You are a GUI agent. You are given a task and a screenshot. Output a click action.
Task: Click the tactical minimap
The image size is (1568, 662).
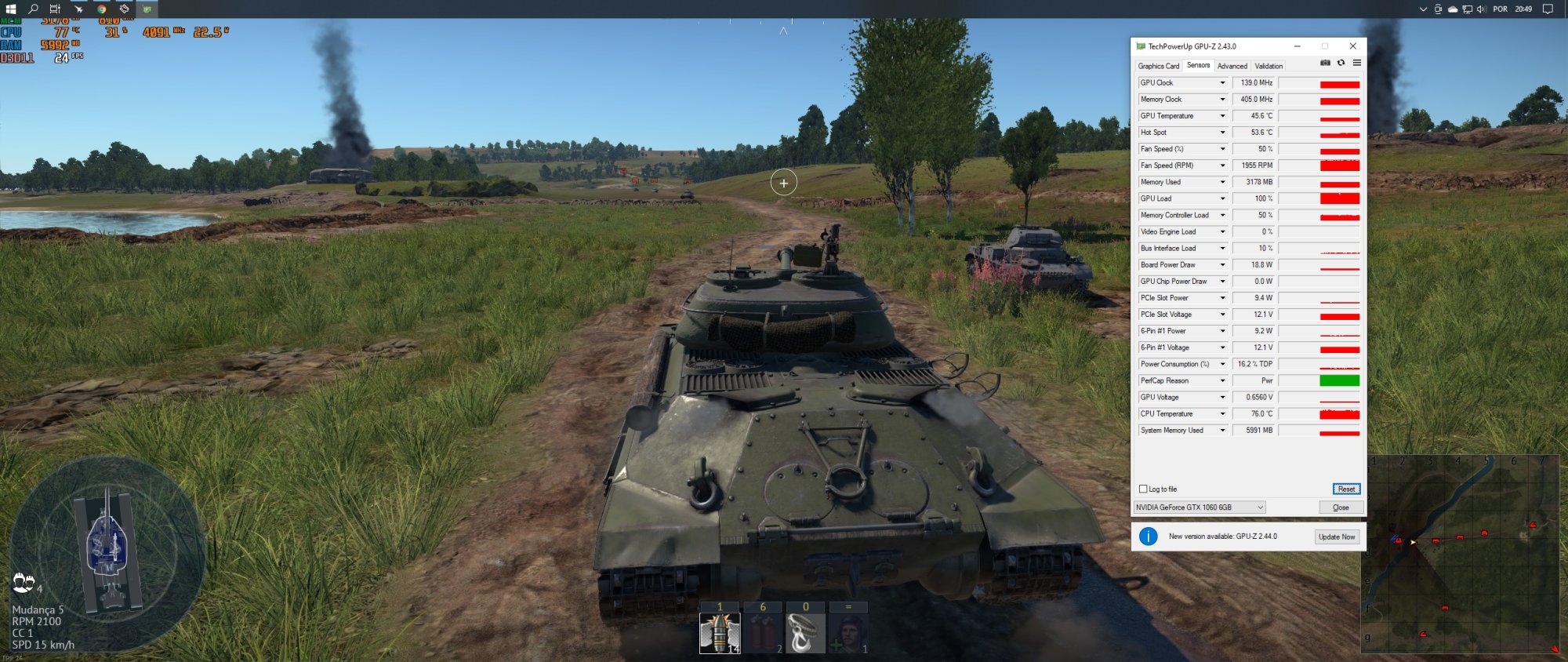1463,555
